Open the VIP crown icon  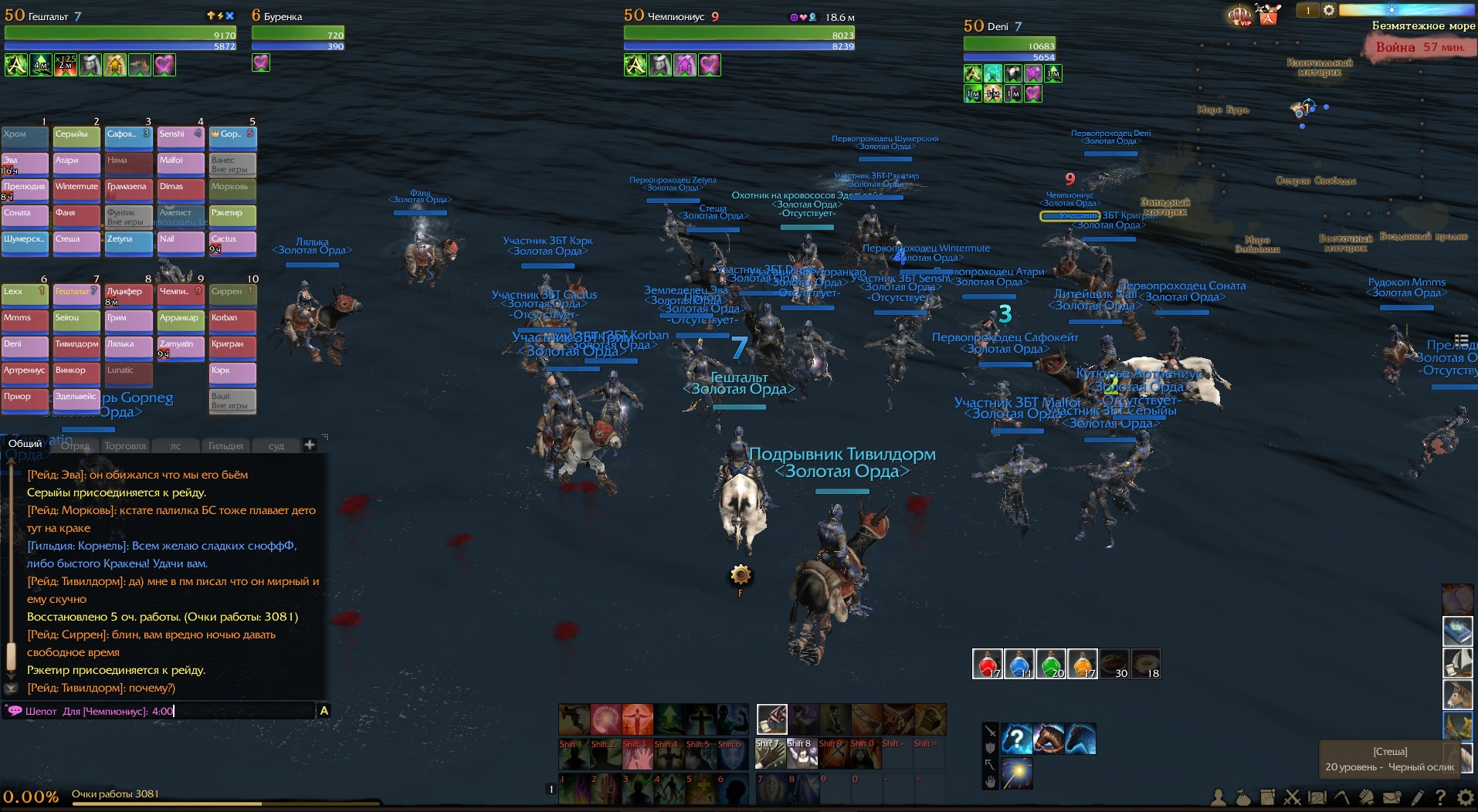click(x=1239, y=15)
